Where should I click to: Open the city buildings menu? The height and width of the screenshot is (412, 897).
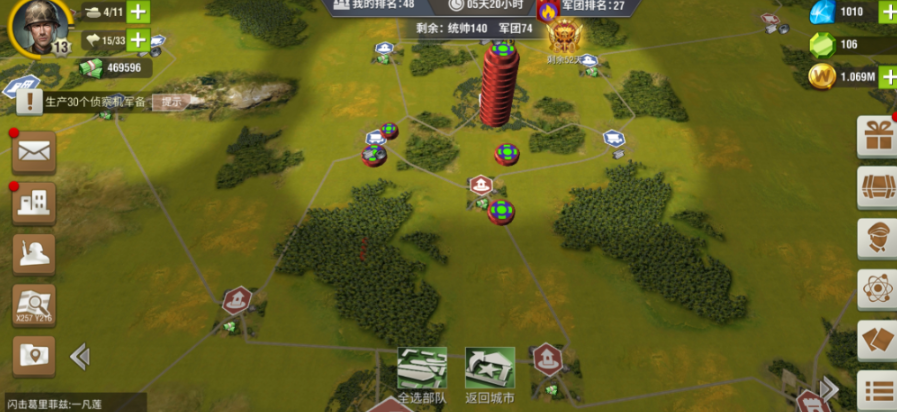(x=34, y=203)
